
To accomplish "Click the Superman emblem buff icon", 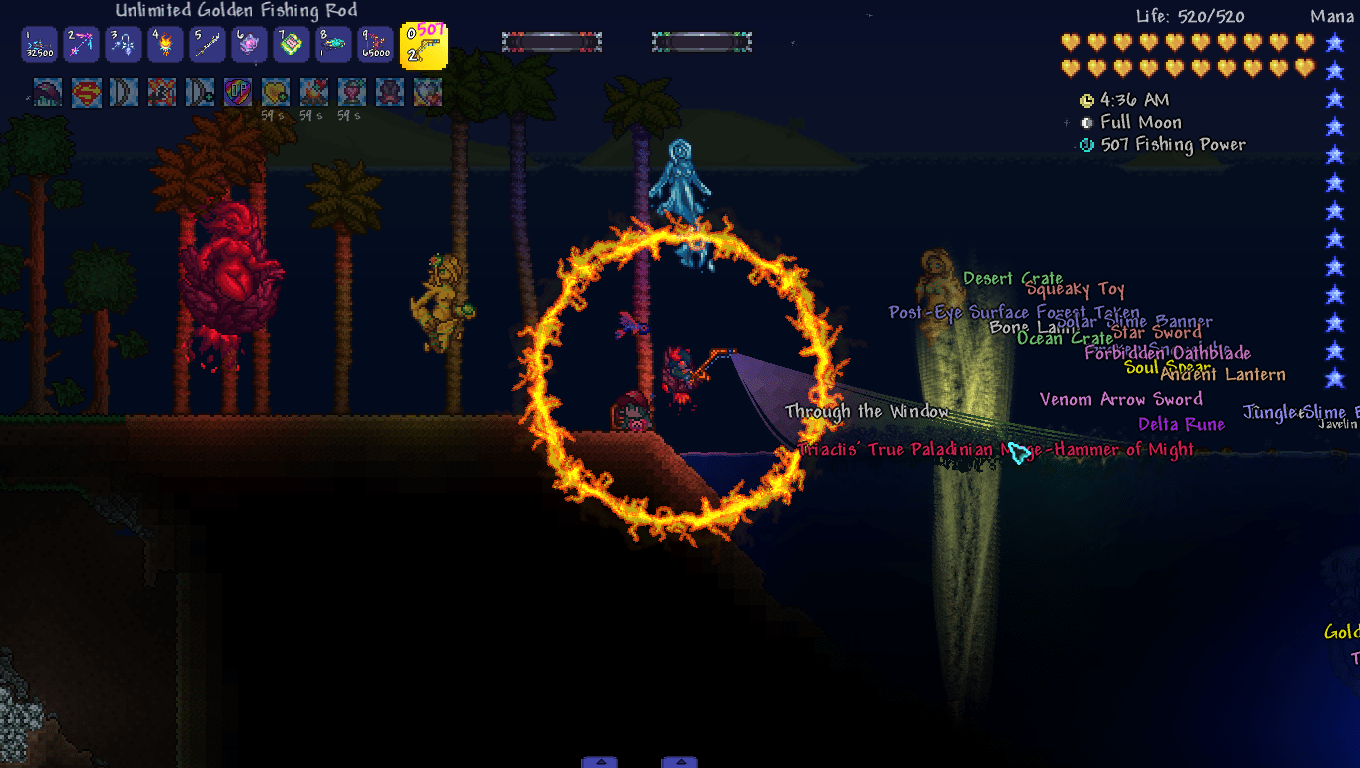I will point(85,92).
